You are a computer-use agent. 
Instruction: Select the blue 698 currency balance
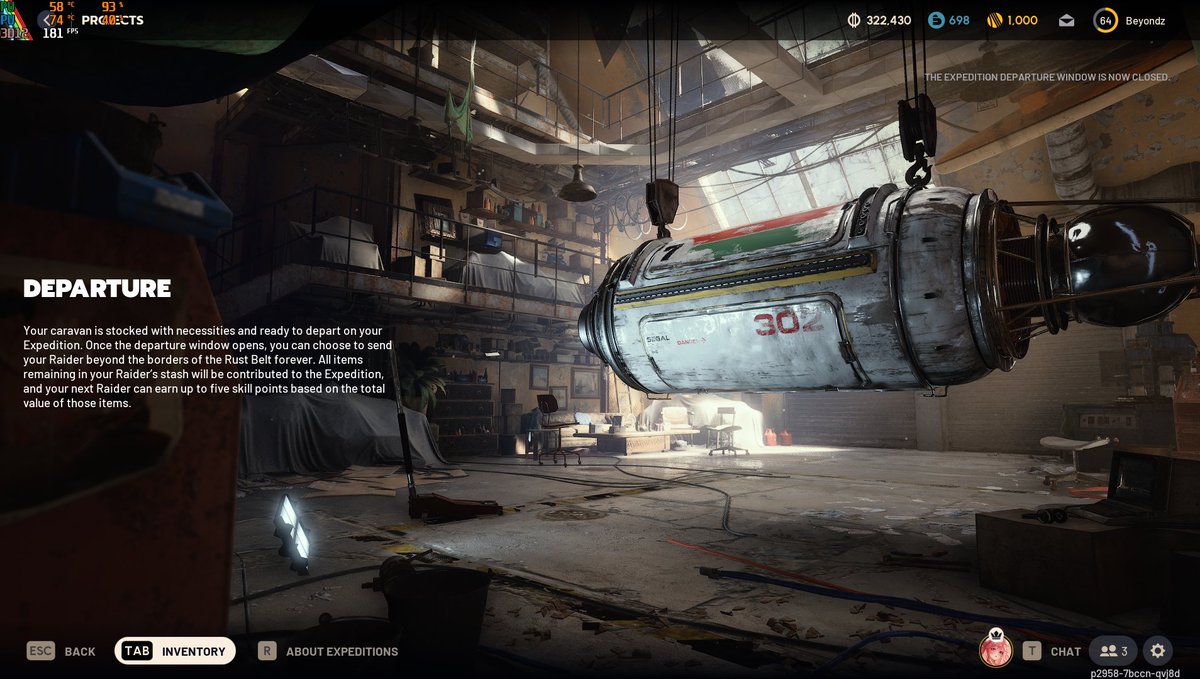949,20
